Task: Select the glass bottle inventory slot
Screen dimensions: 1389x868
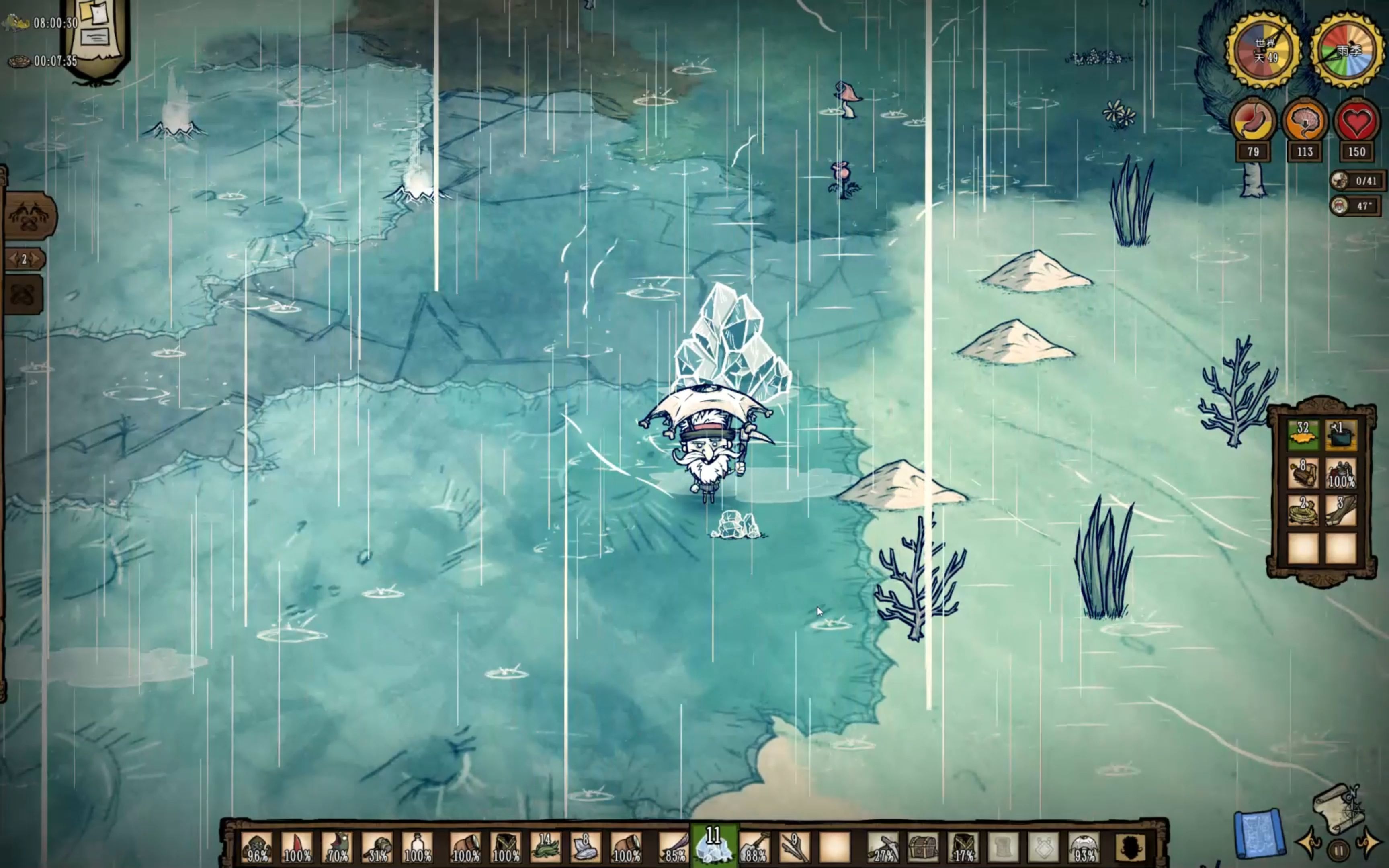Action: pyautogui.click(x=418, y=846)
